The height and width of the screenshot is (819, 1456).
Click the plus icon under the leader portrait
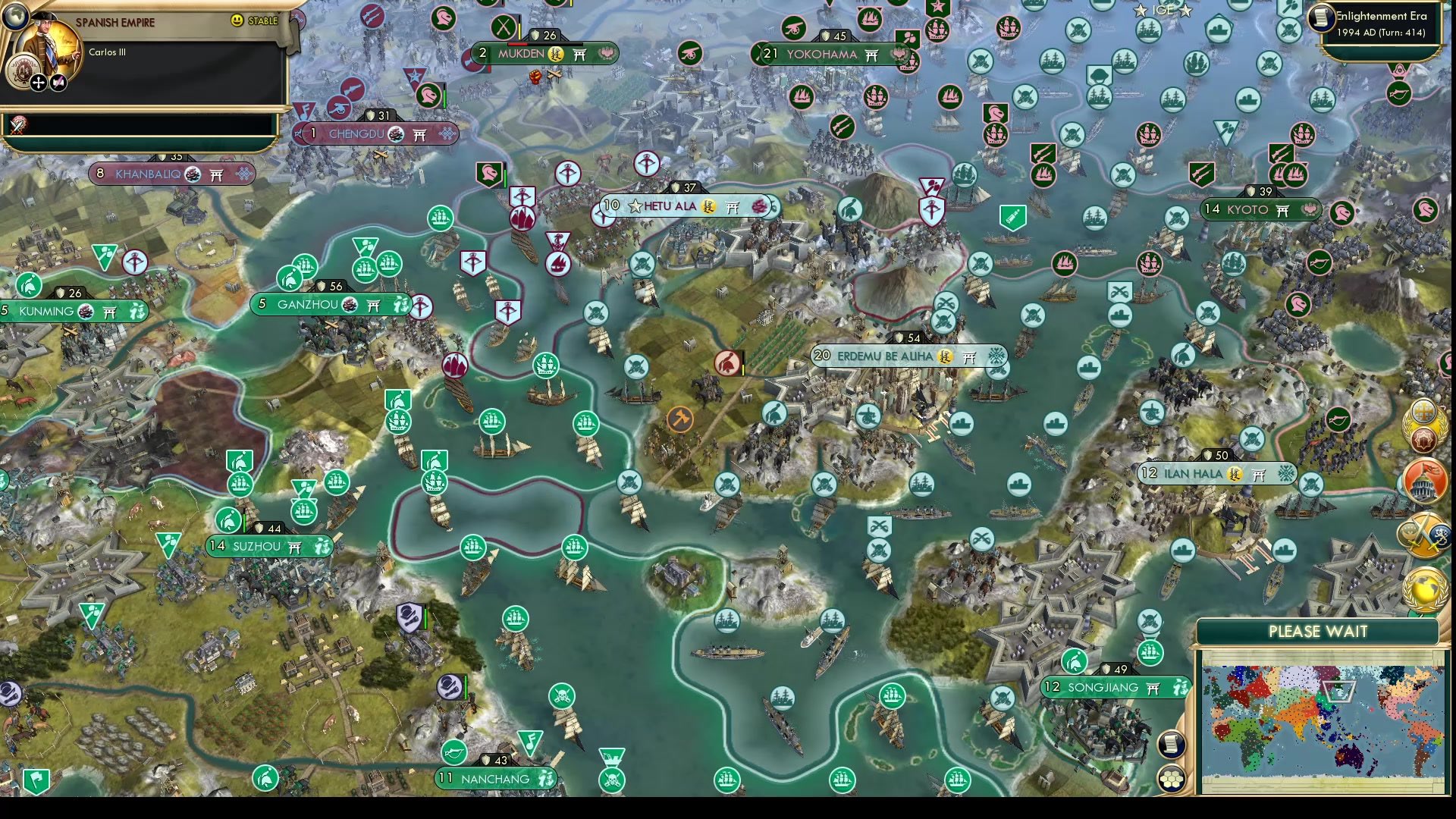(37, 83)
